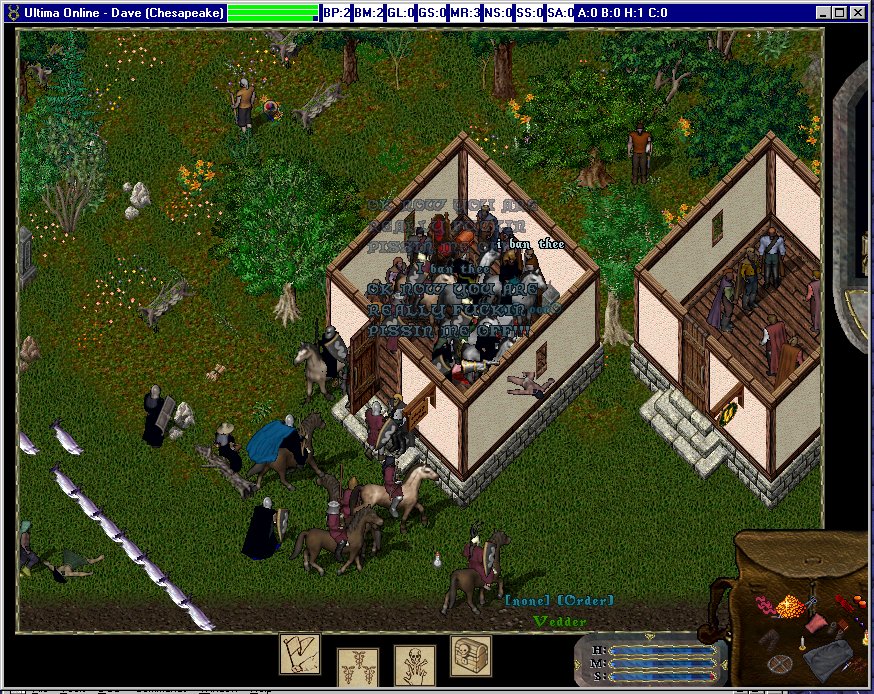This screenshot has height=694, width=874.
Task: Click the grey robe in the backpack
Action: [829, 662]
